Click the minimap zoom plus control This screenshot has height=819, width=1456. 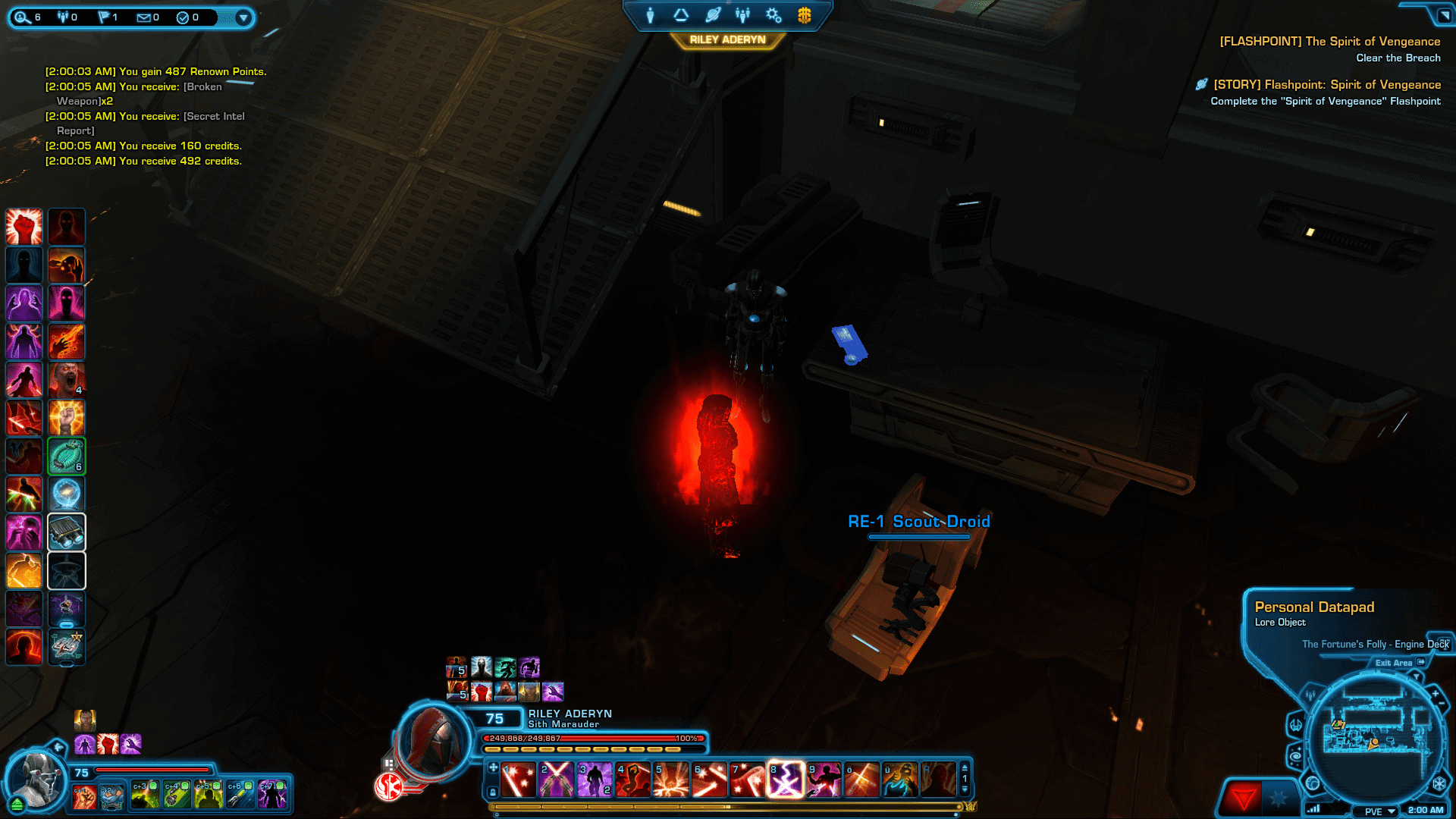[x=1436, y=693]
